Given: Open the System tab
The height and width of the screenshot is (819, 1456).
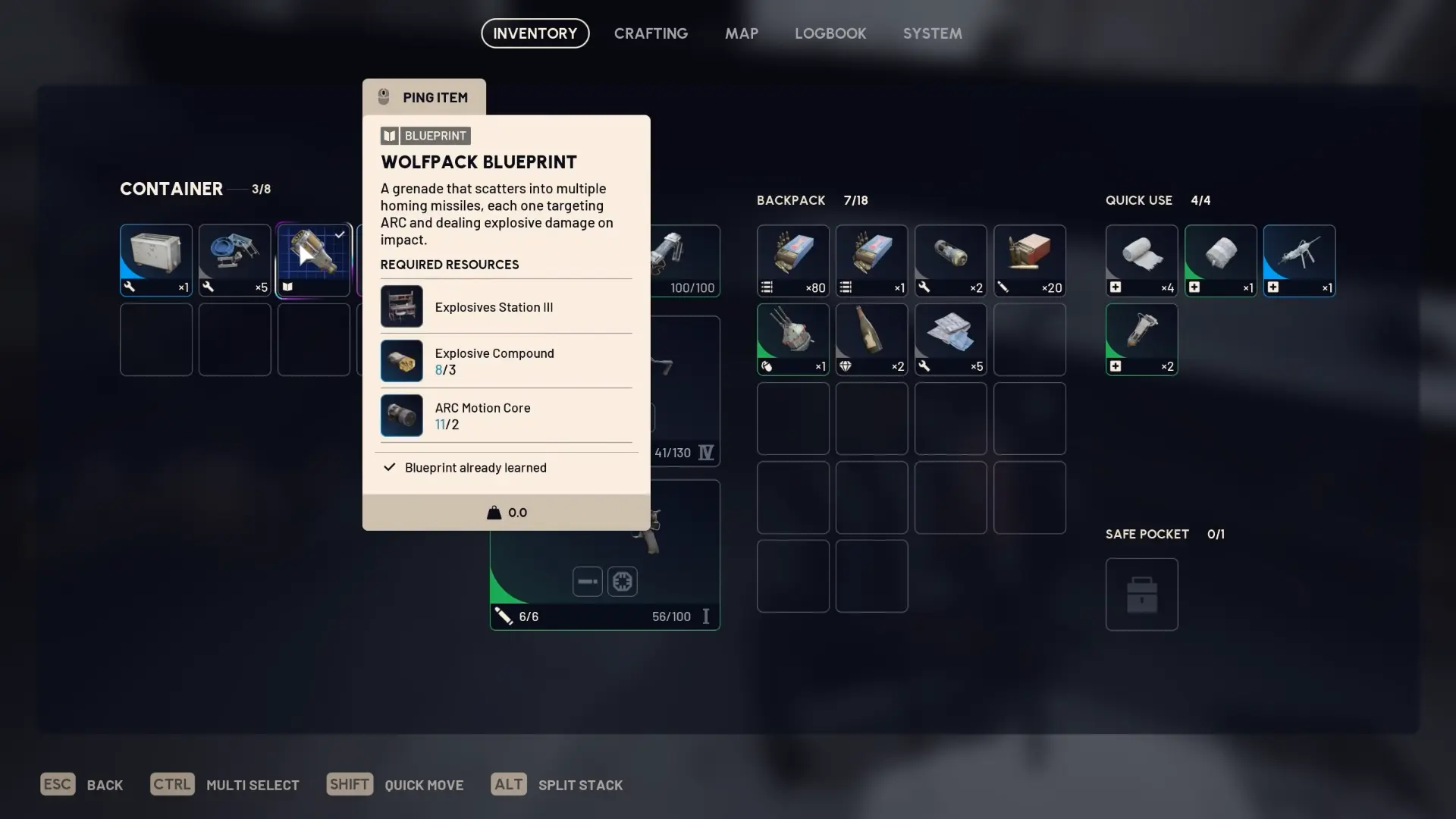Looking at the screenshot, I should click(x=932, y=33).
